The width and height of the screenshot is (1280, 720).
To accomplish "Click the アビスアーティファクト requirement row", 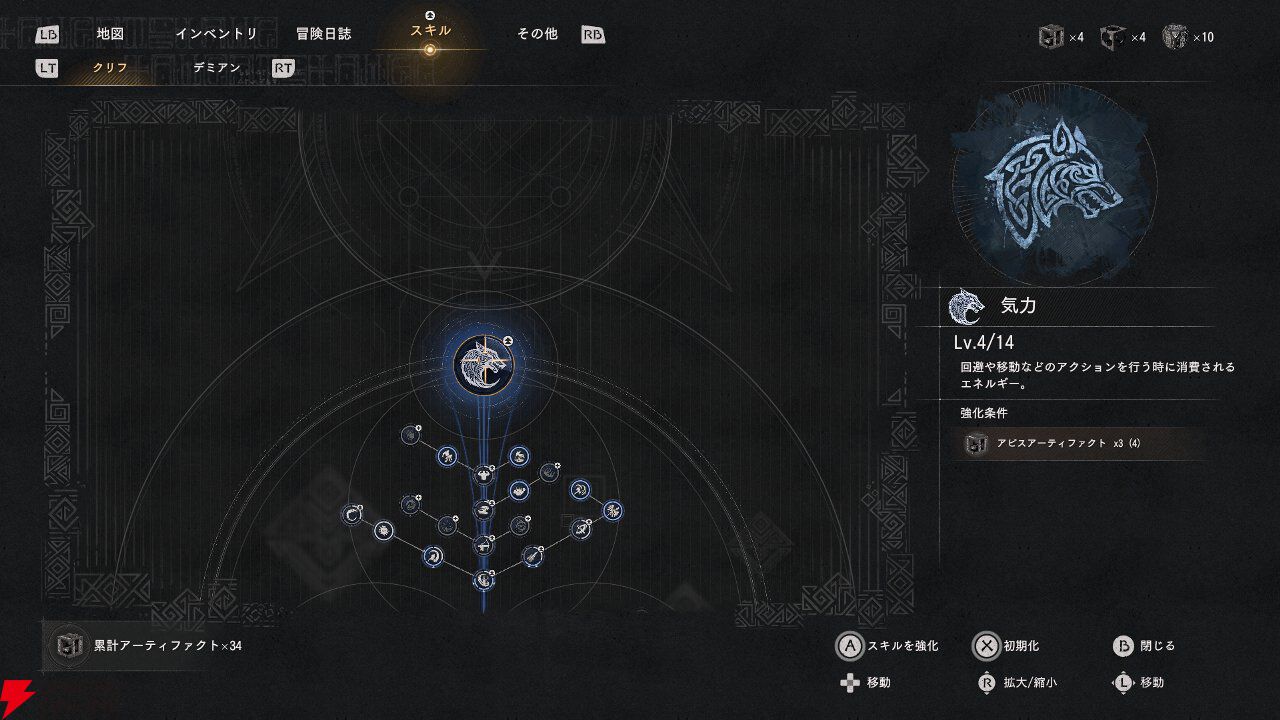I will (x=1080, y=444).
